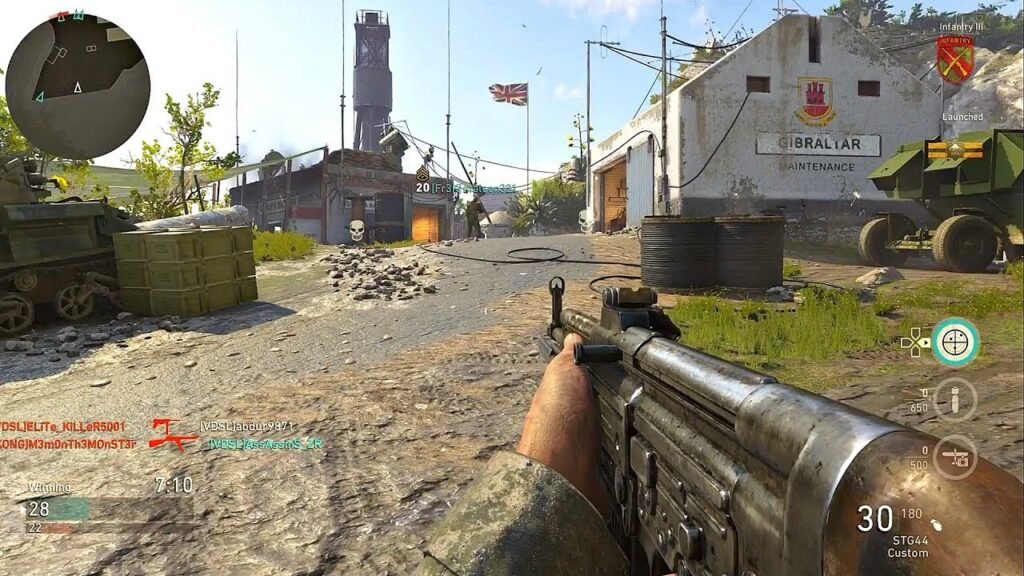The height and width of the screenshot is (576, 1024).
Task: Activate the teal crosshair scorestreak icon
Action: pos(955,342)
